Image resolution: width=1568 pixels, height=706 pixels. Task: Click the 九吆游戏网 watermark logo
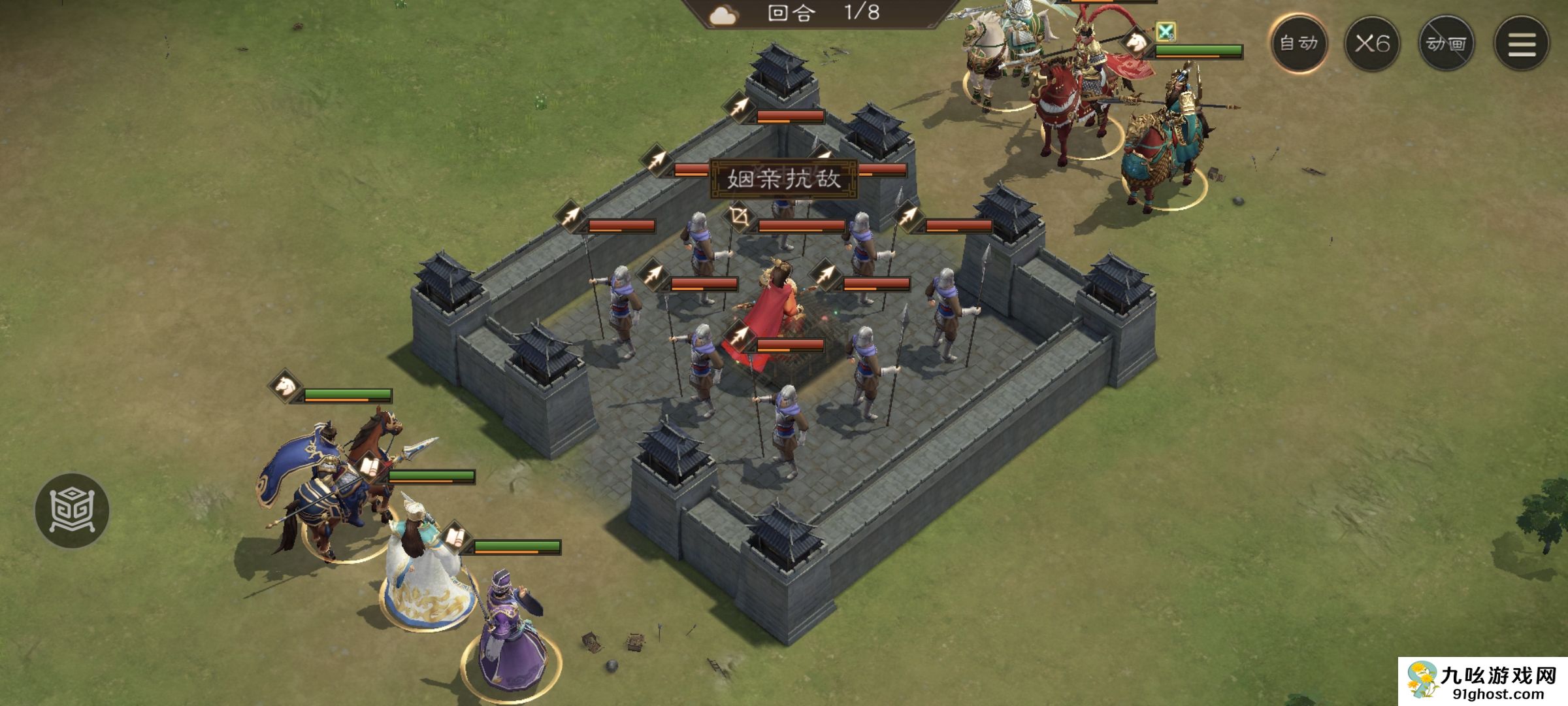click(x=1482, y=682)
